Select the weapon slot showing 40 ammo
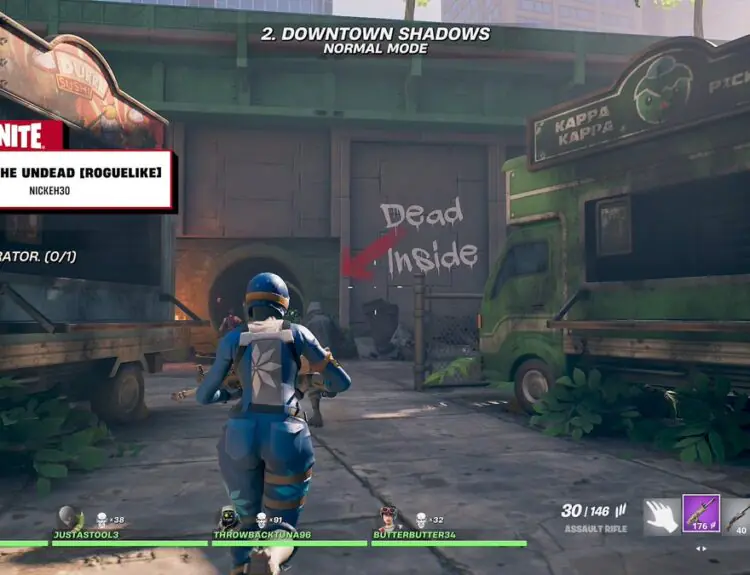 pyautogui.click(x=738, y=516)
